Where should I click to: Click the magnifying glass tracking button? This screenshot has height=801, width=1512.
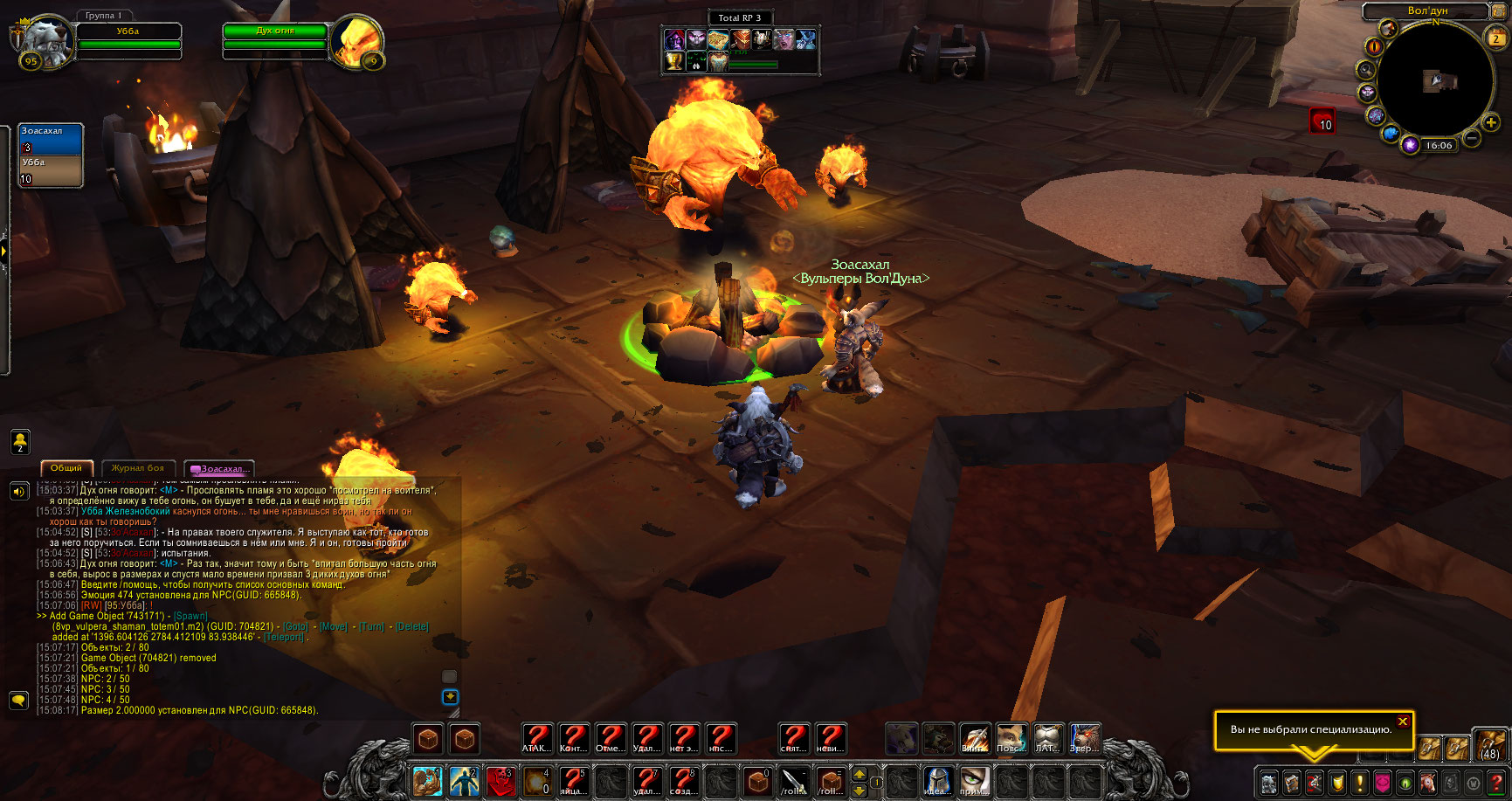(1365, 69)
